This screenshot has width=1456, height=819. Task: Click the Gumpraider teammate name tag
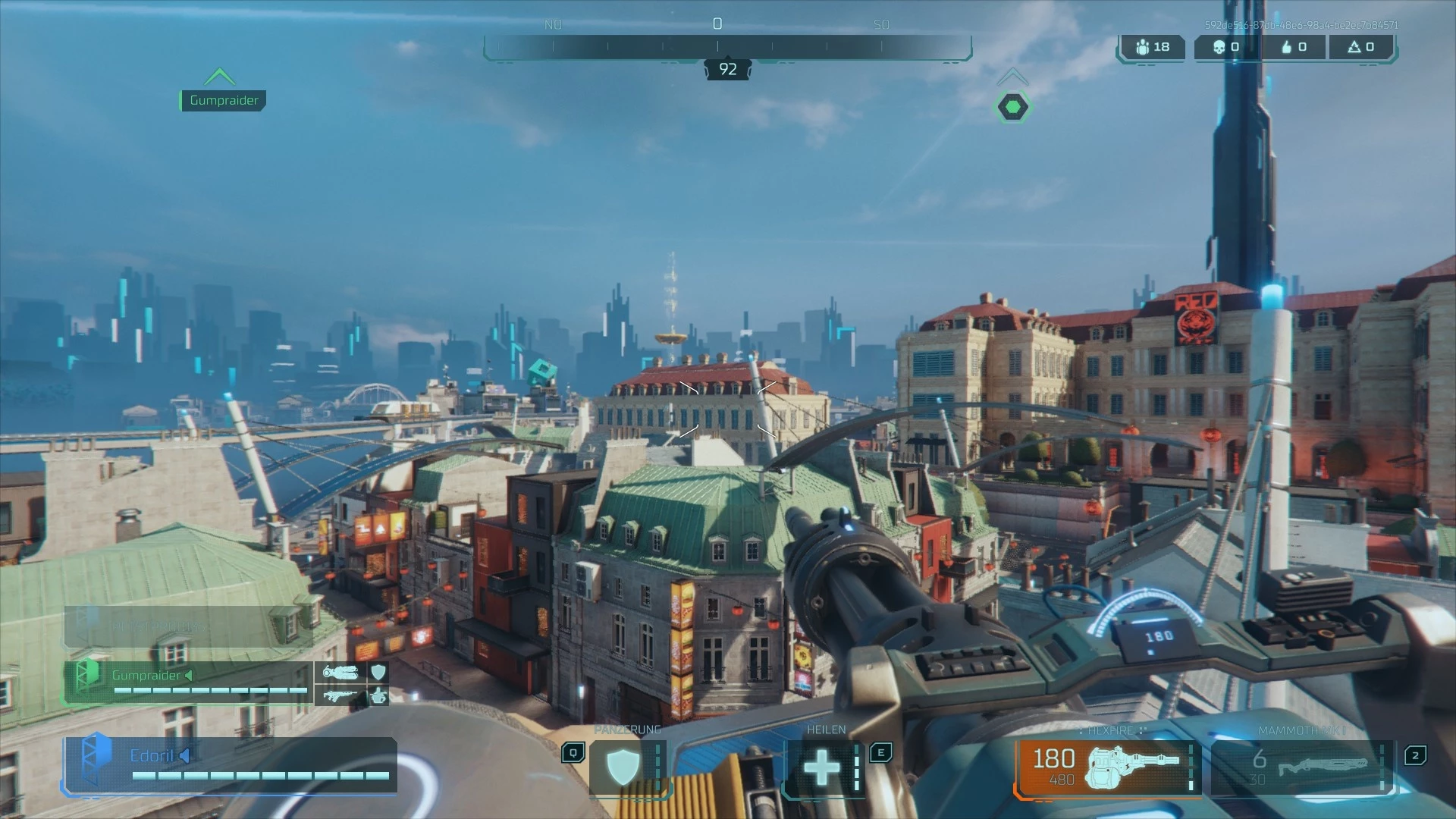click(x=223, y=100)
